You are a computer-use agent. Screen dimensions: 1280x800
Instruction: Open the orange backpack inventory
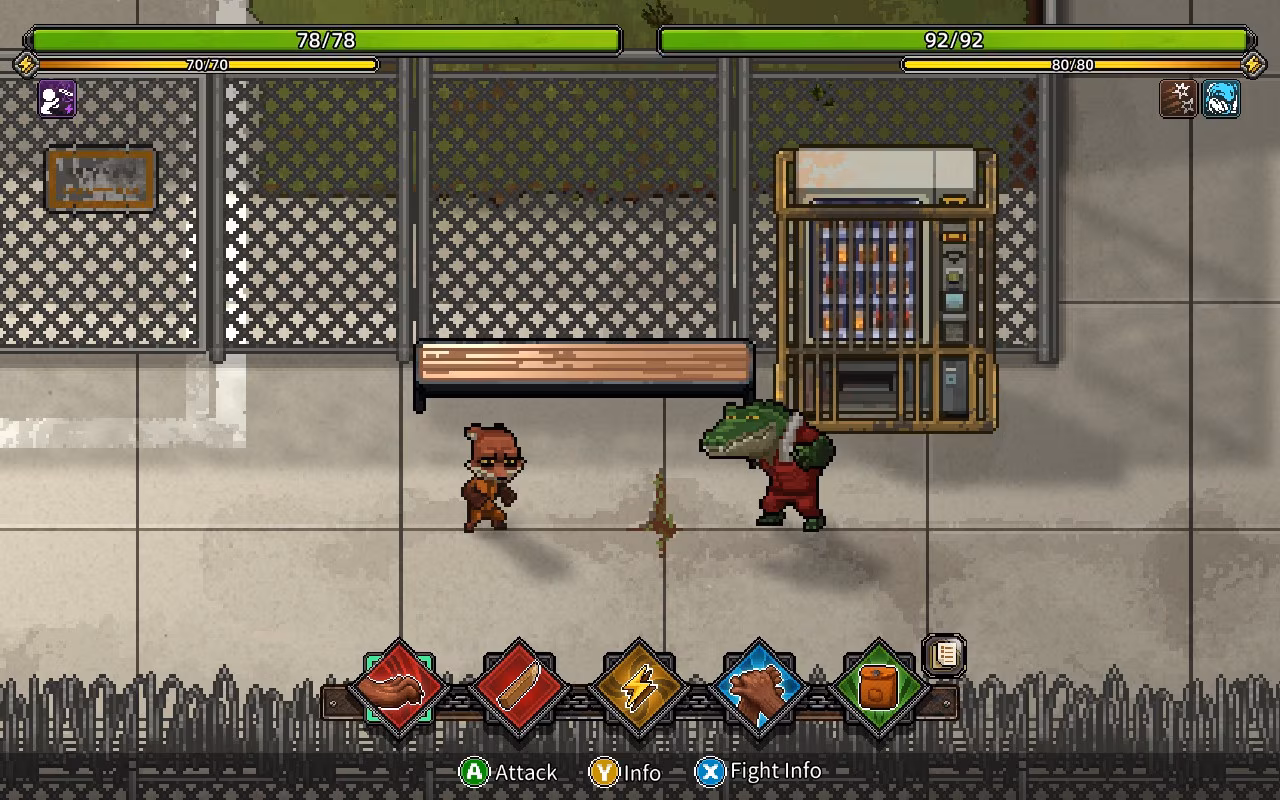879,688
